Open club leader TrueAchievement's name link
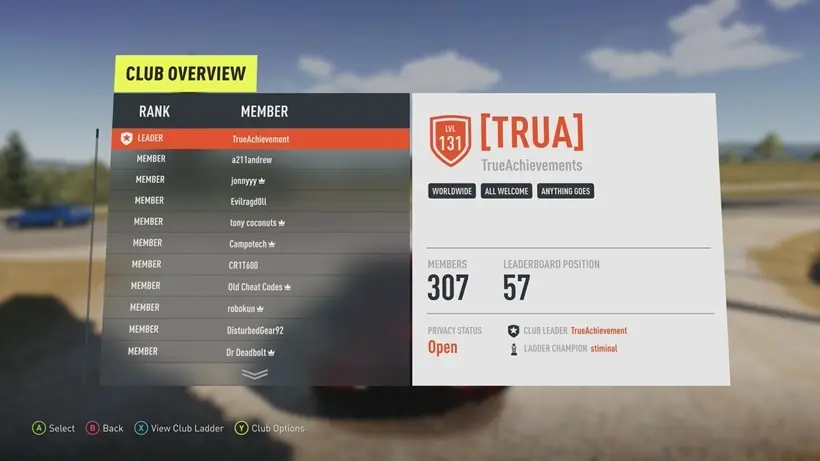 point(598,331)
